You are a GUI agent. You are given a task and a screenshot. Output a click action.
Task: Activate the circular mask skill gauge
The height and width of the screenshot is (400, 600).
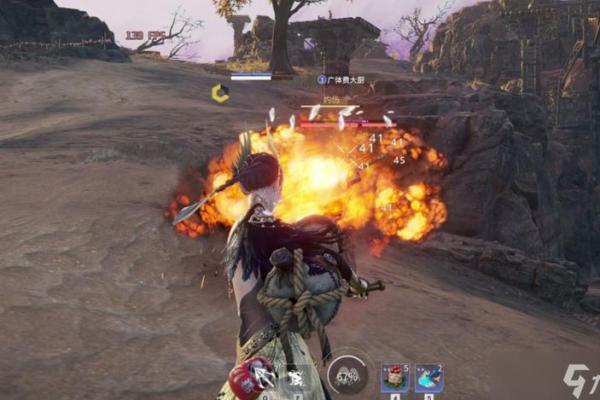(347, 375)
